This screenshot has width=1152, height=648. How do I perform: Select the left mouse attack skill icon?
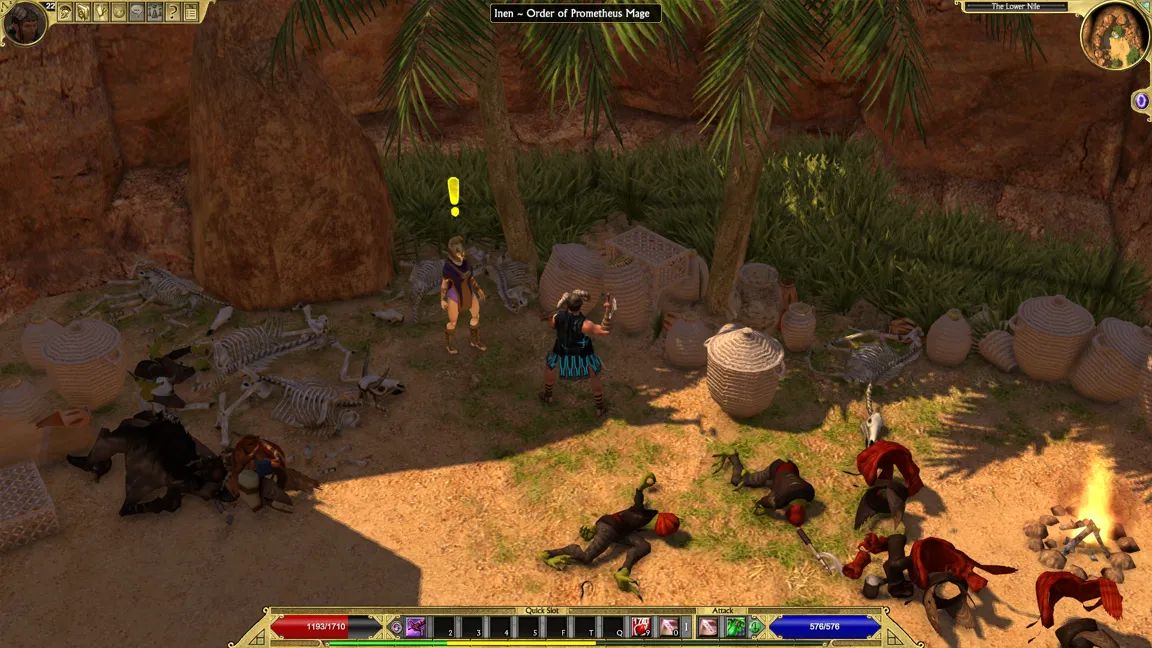(708, 627)
